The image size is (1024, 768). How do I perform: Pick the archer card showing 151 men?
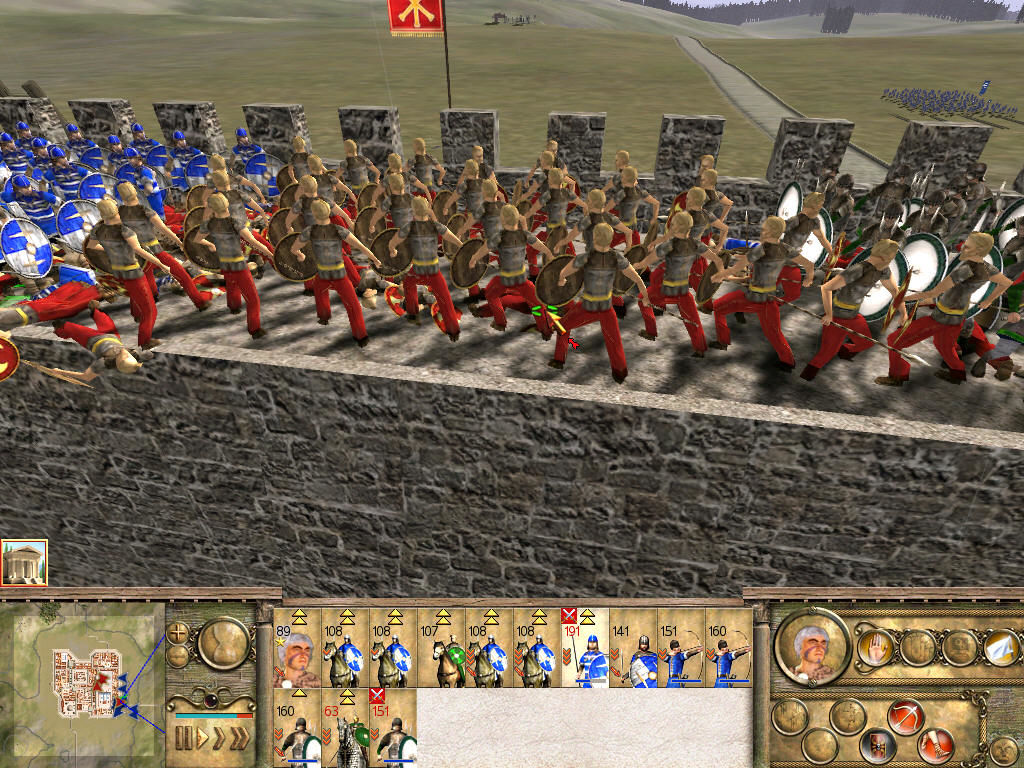click(x=681, y=648)
